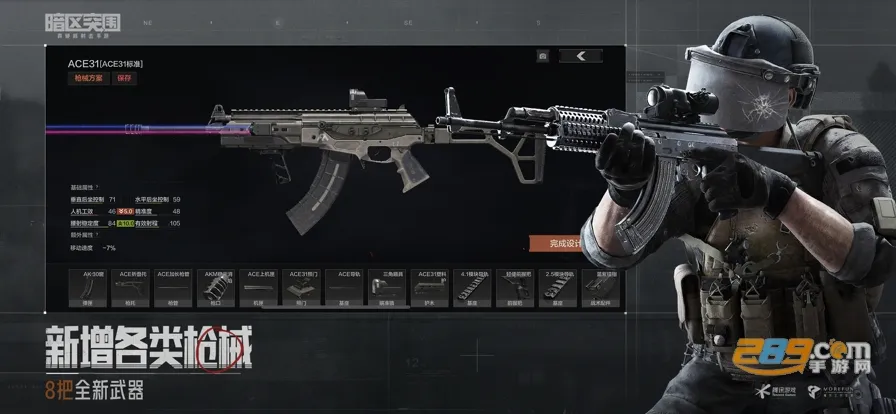Pick the 2.5 modular rail slot
Screen dimensions: 896x414
point(558,287)
